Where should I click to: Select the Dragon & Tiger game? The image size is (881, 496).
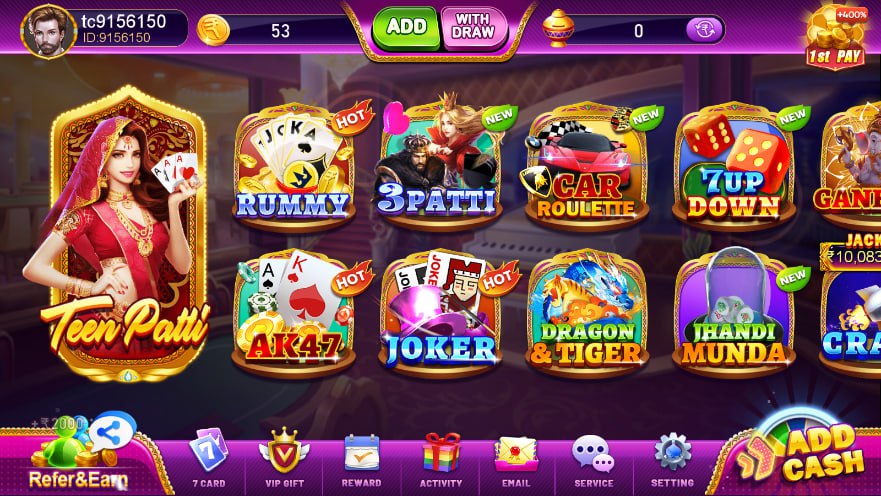click(x=586, y=311)
